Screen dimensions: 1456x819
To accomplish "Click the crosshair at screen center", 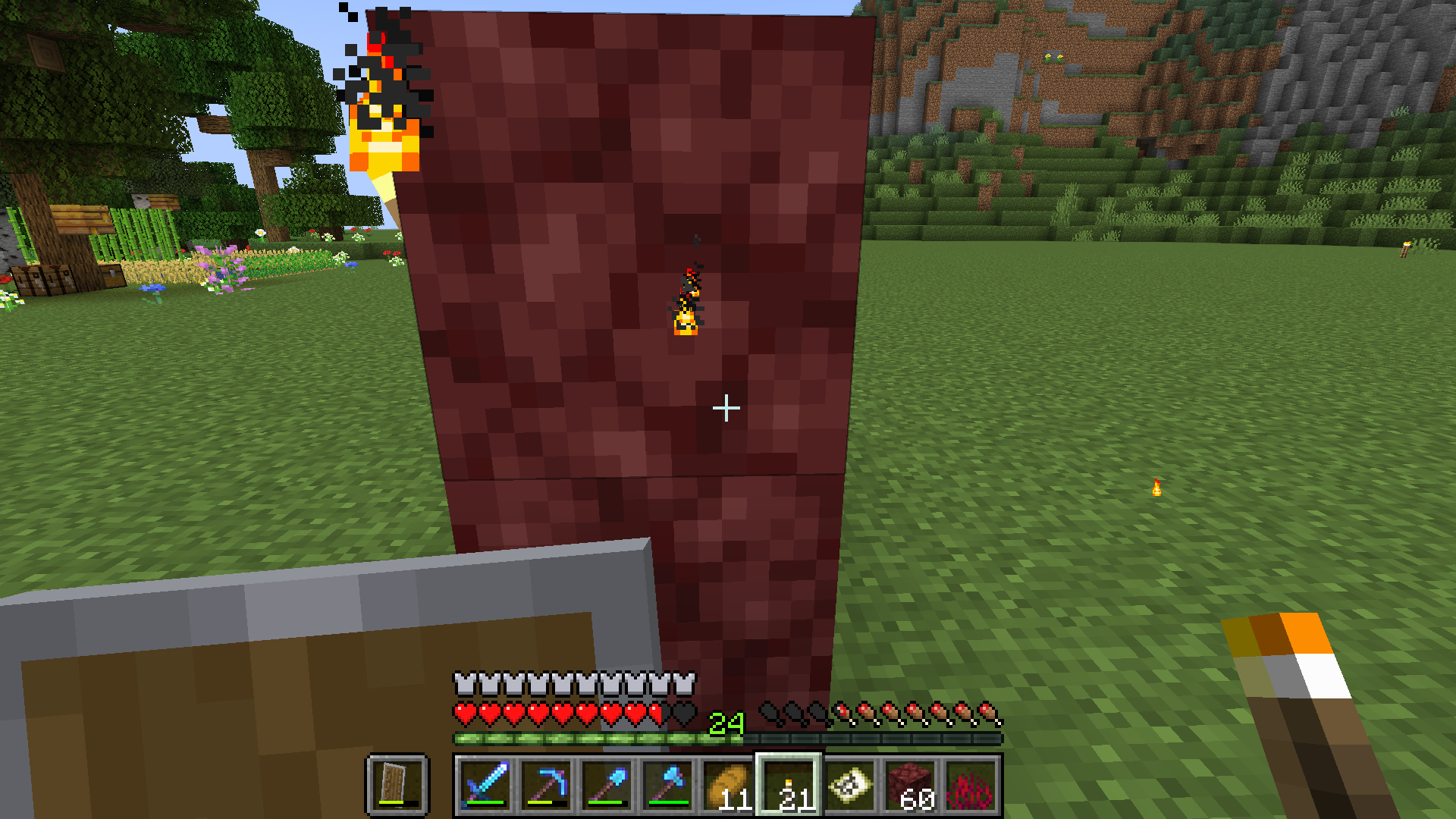I will 726,408.
